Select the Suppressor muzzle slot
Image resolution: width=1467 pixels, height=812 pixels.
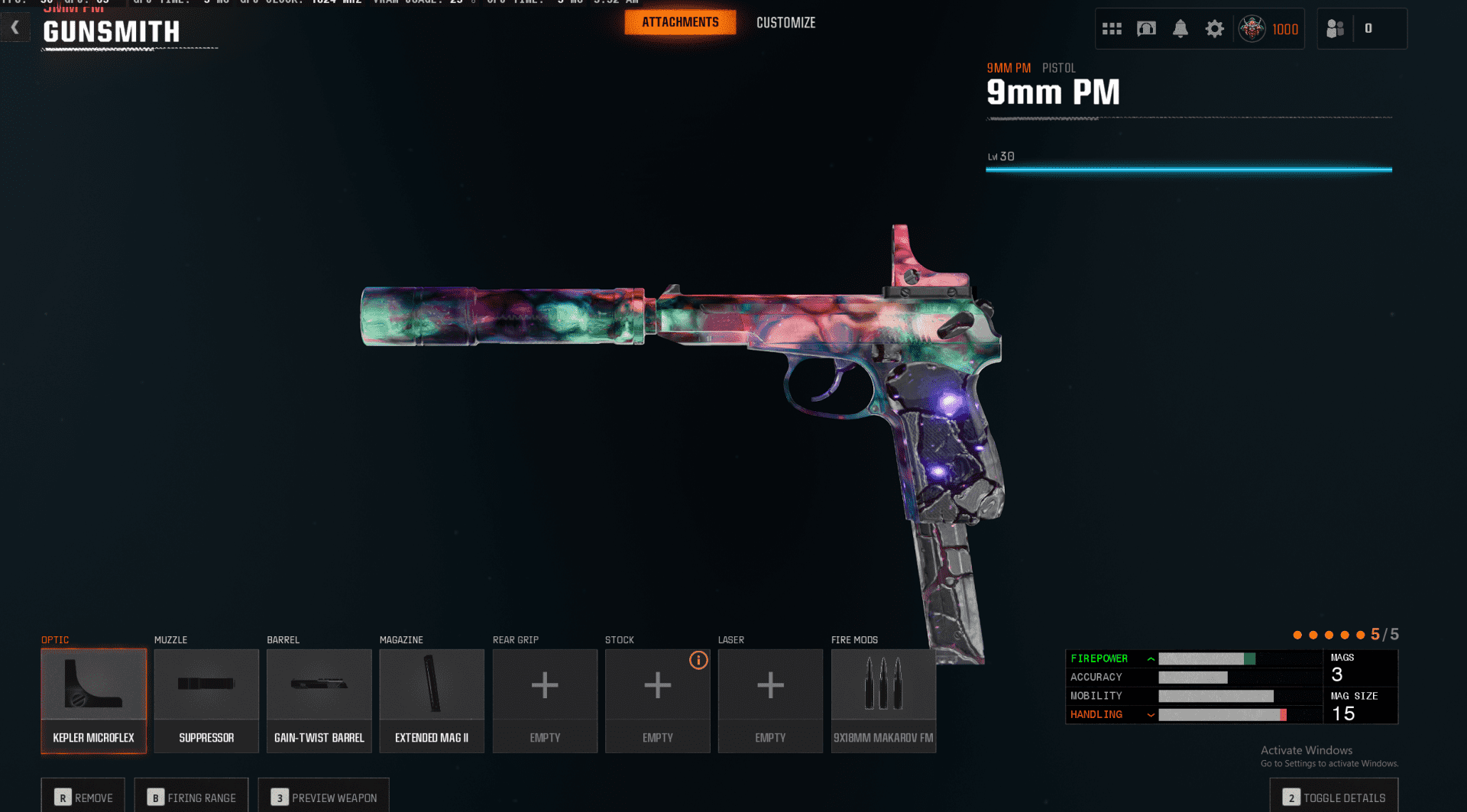(206, 700)
